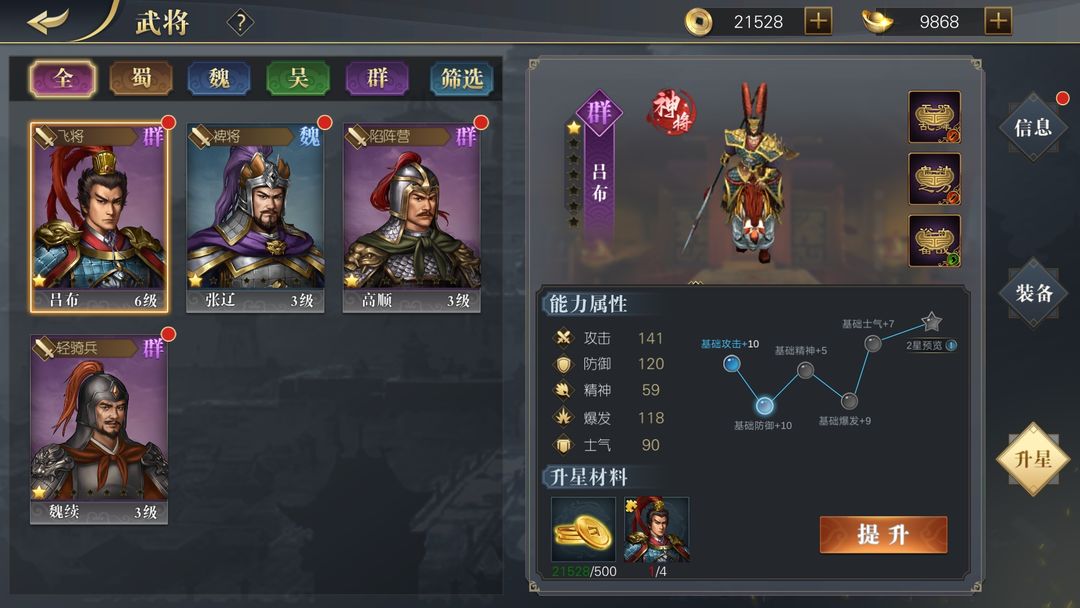
Task: Add more gold ingots with plus button
Action: pos(998,21)
